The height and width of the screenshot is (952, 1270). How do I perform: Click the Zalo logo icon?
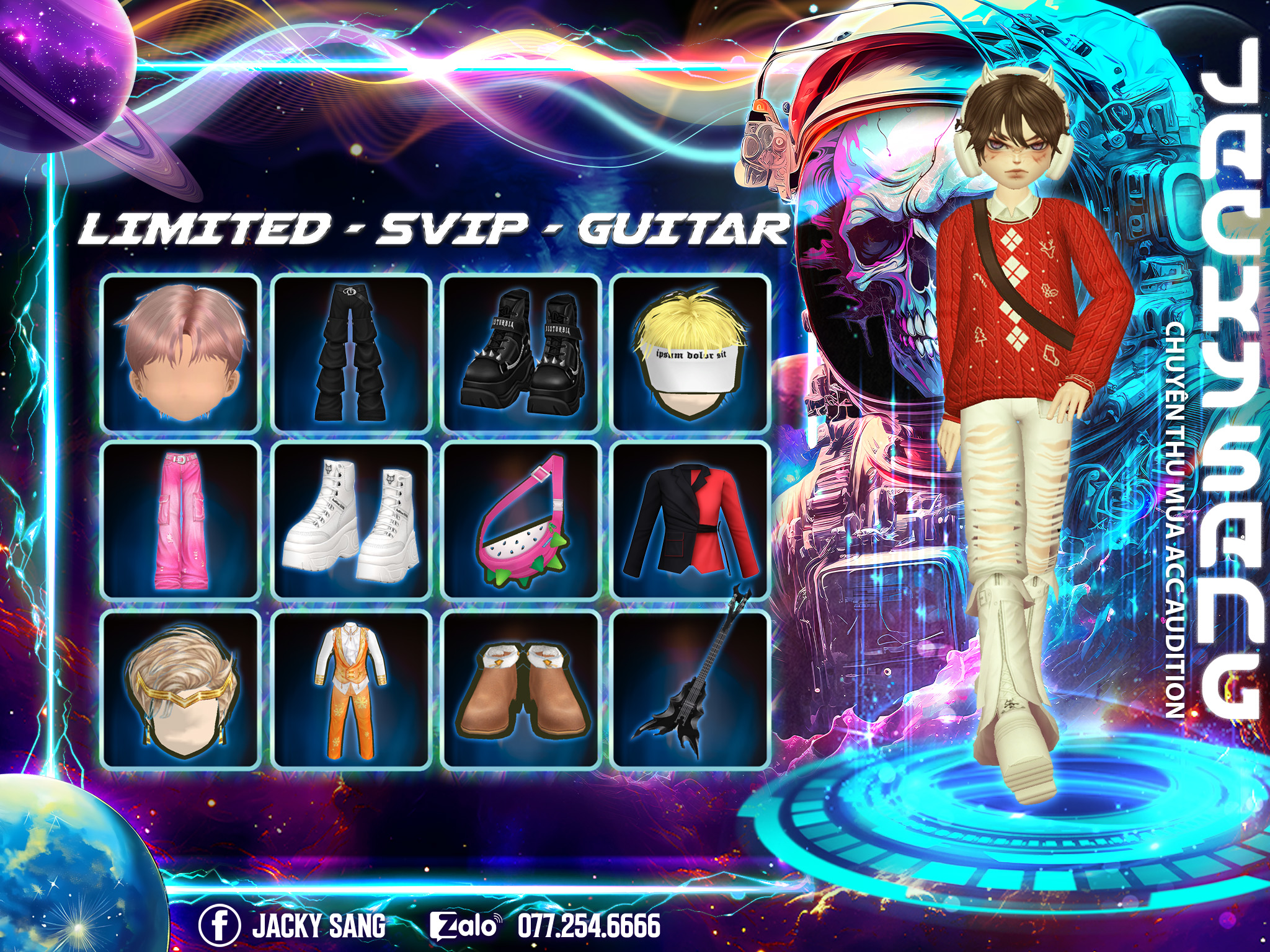pos(464,925)
